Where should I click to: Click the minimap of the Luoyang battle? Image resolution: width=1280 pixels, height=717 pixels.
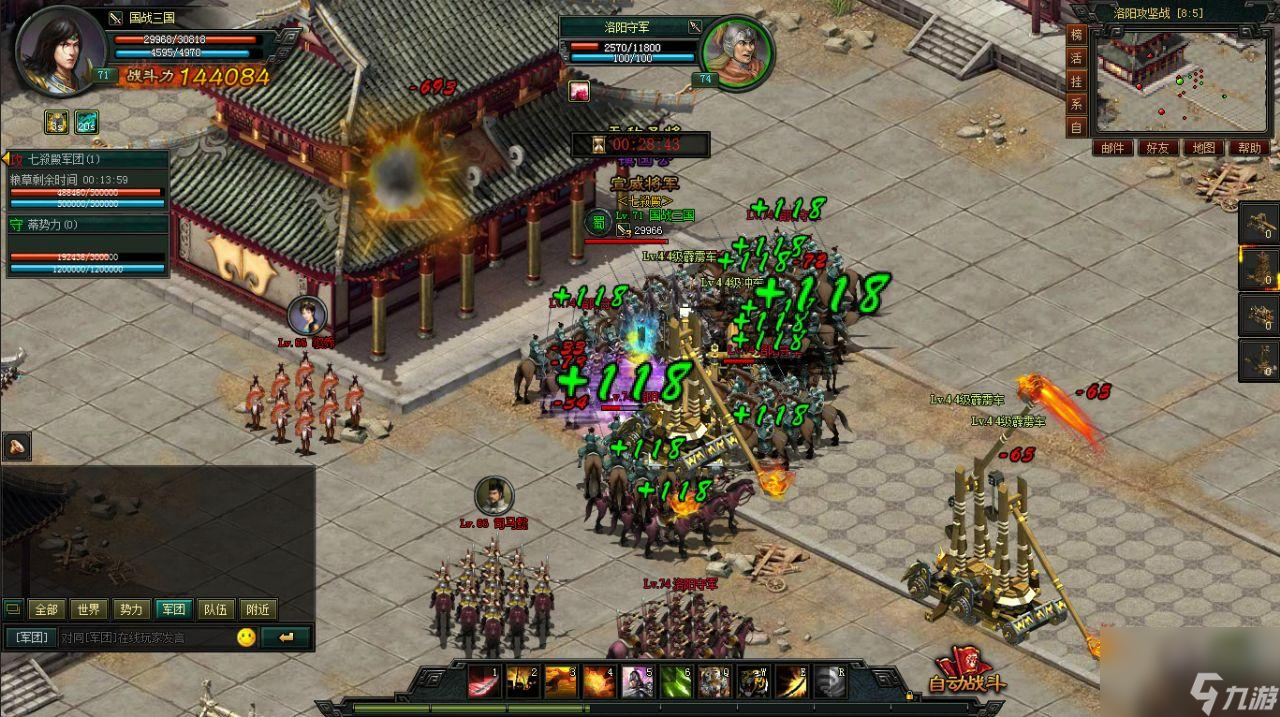(1180, 78)
